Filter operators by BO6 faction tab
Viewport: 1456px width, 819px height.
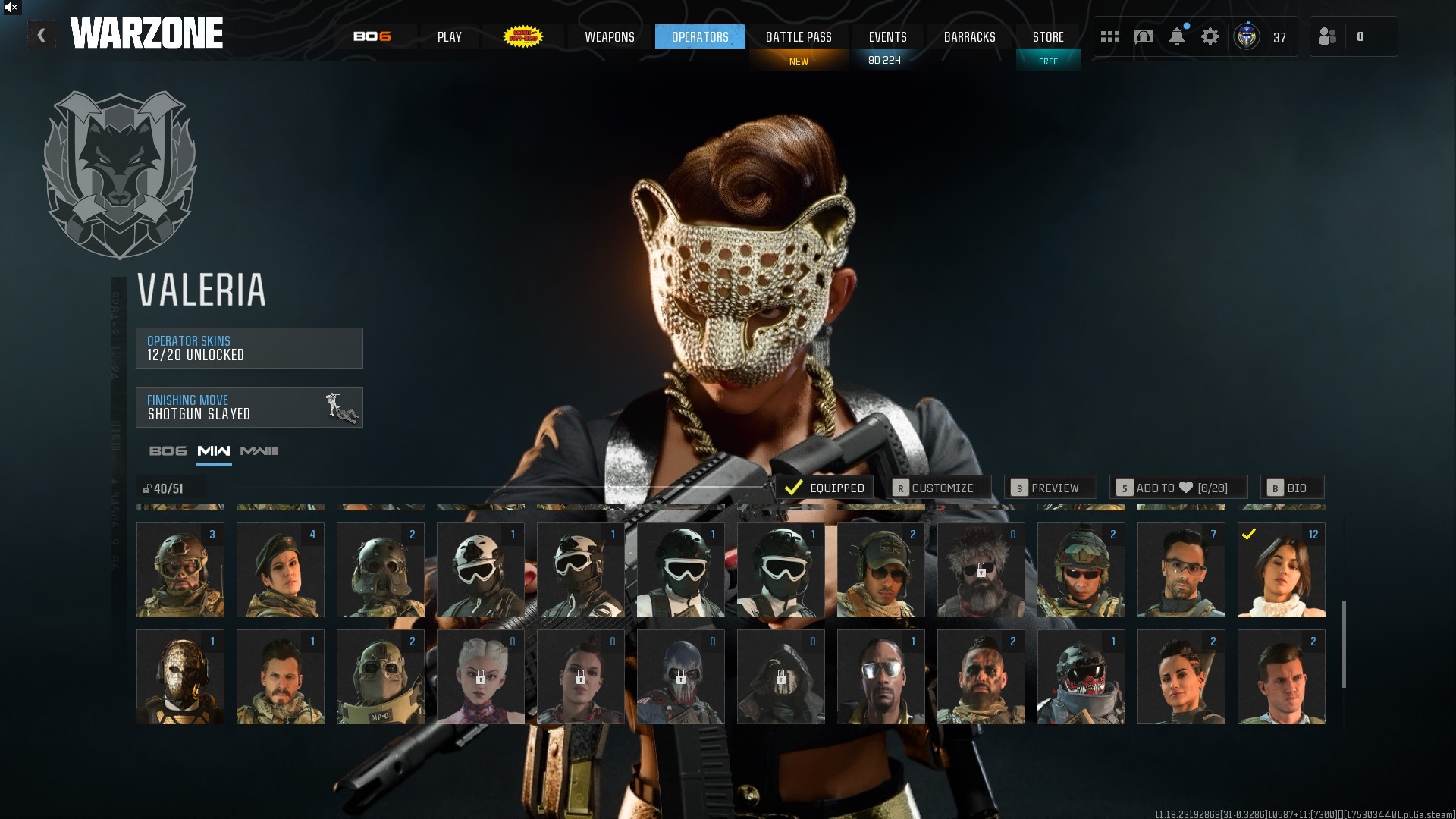(x=168, y=451)
